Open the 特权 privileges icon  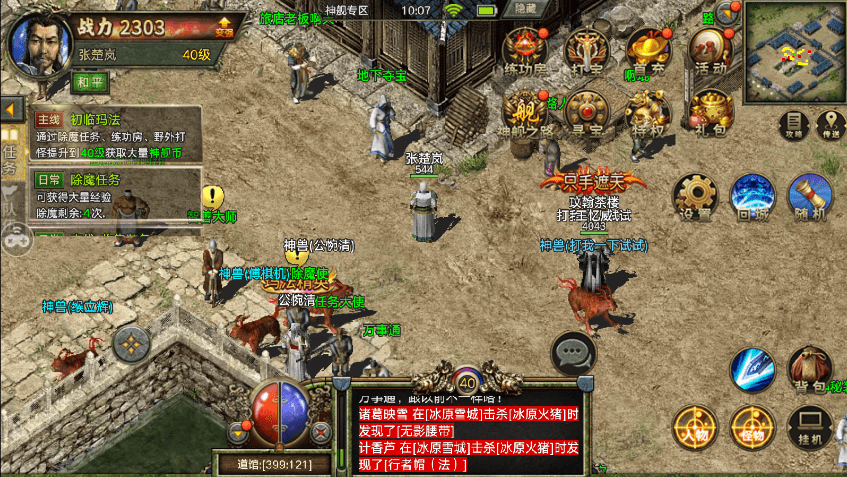pos(648,110)
